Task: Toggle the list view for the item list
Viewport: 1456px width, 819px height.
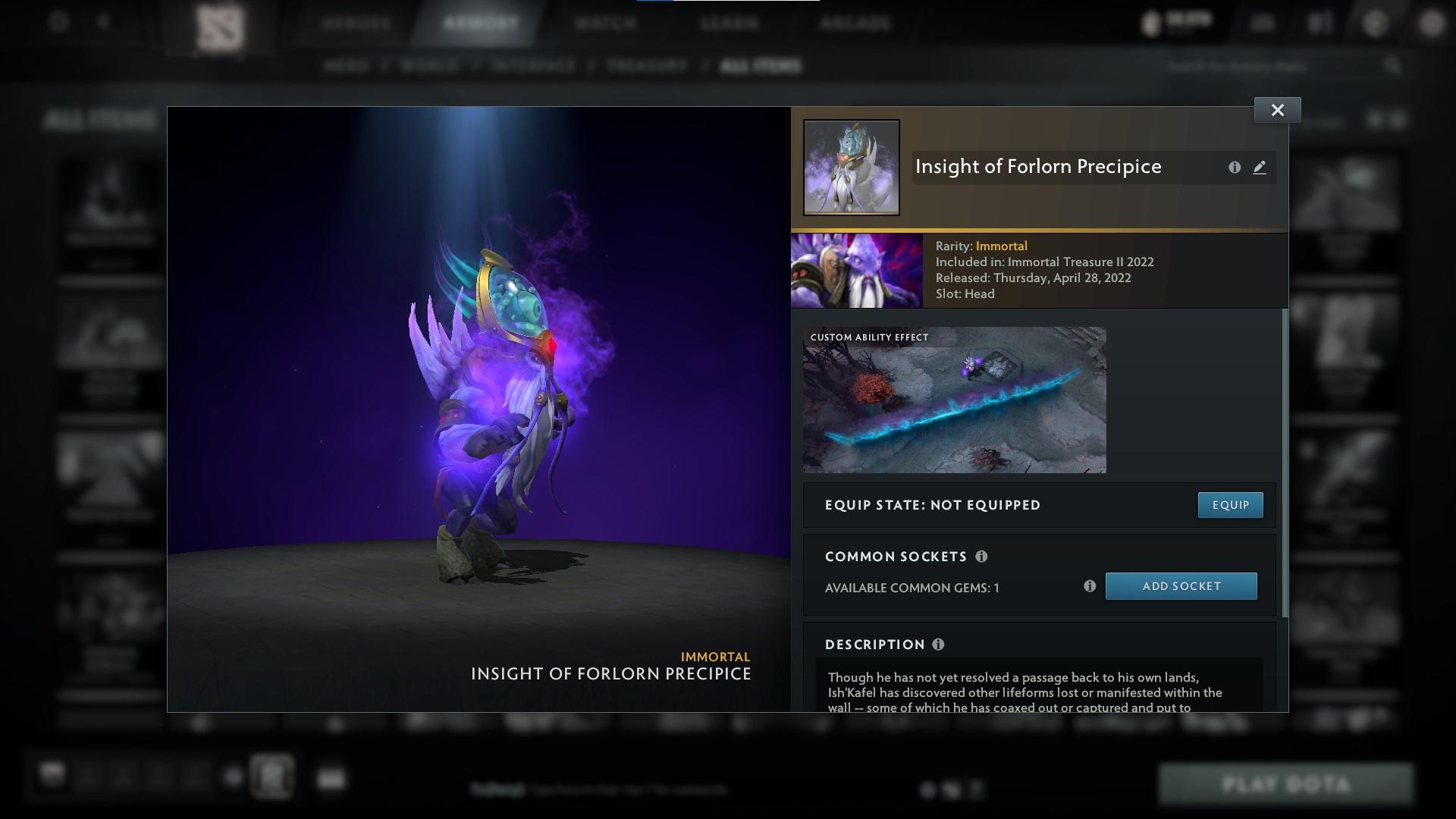Action: (1395, 119)
